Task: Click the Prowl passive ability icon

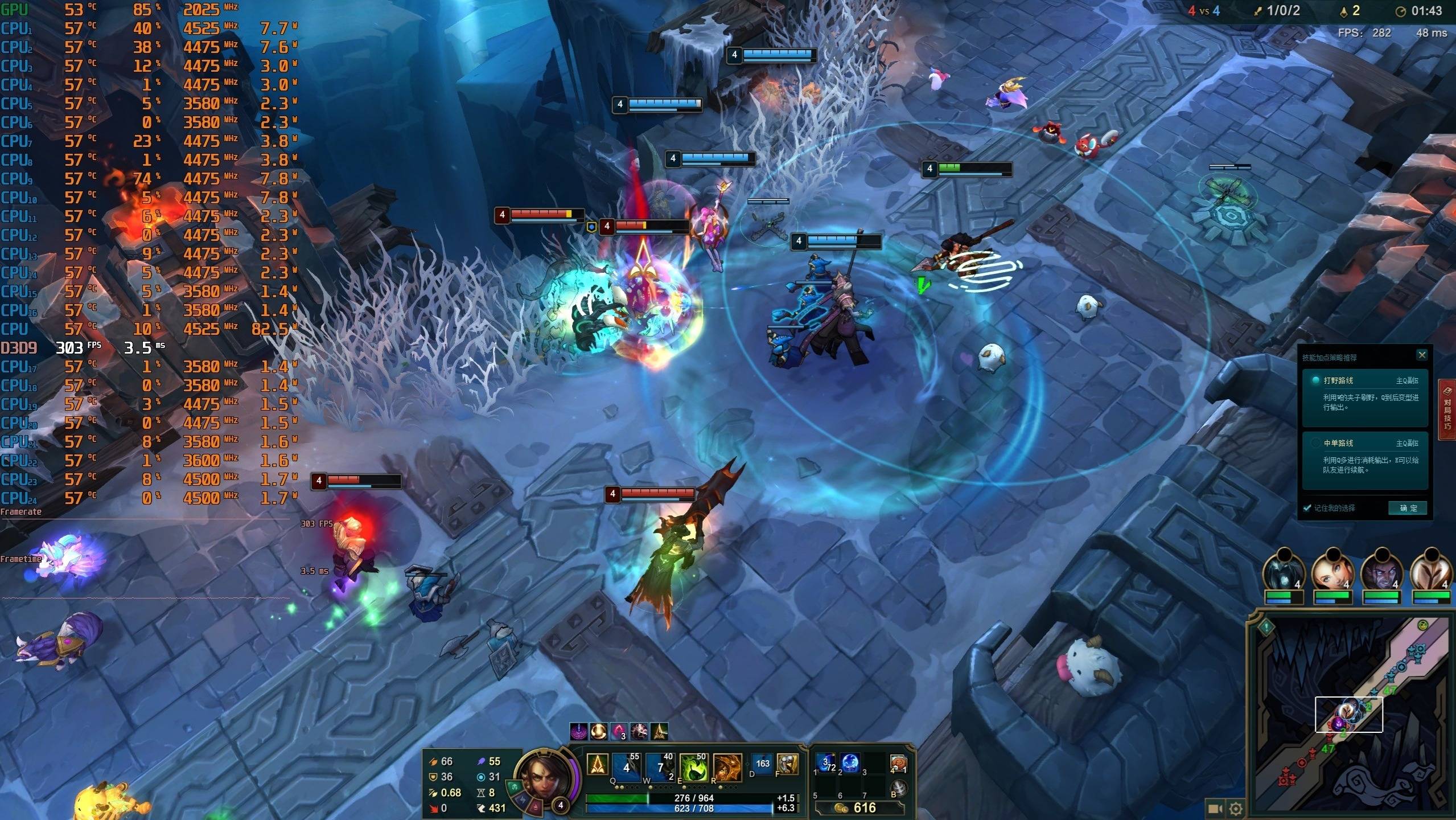Action: tap(597, 765)
